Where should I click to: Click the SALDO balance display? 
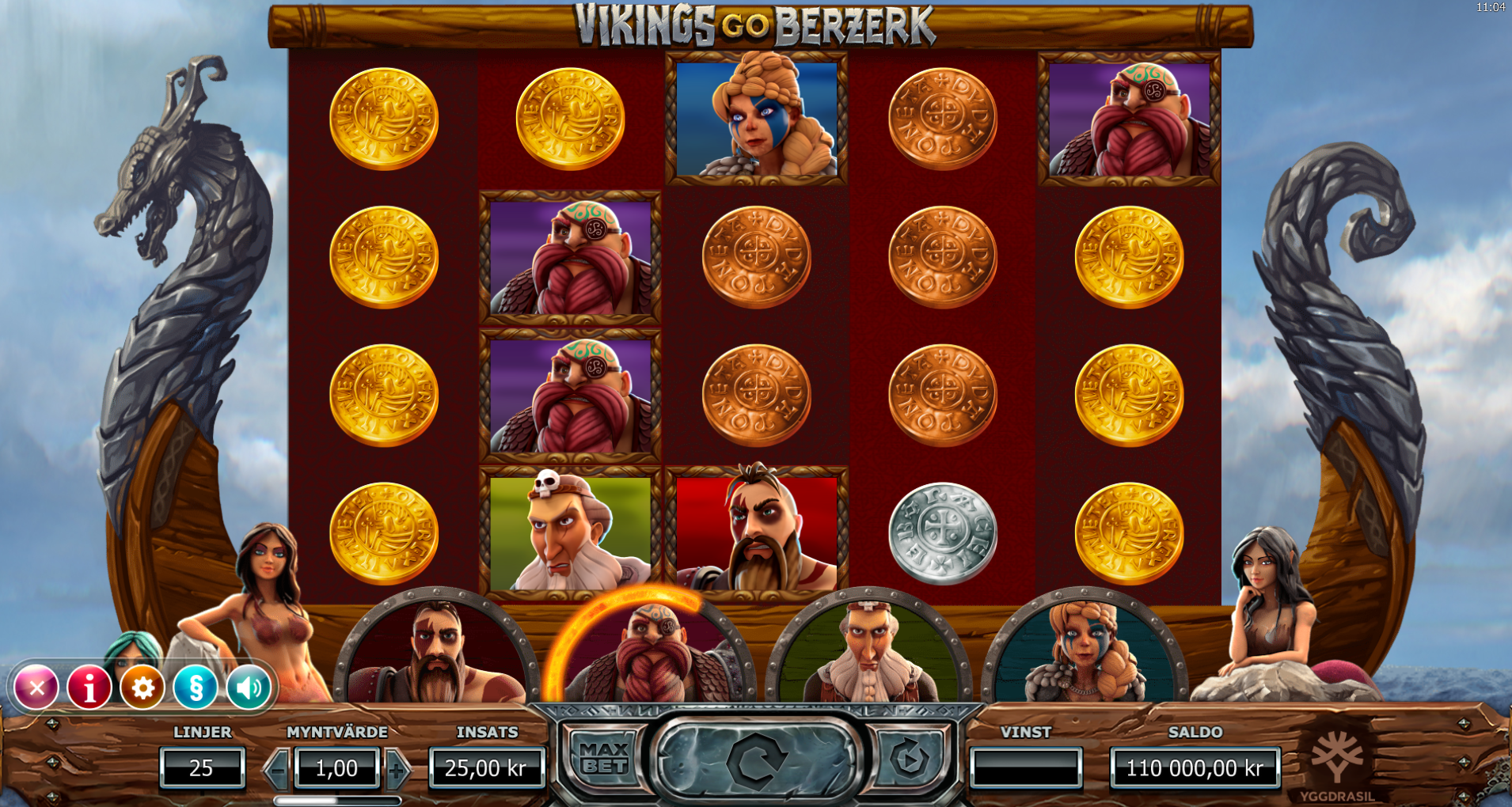[x=1195, y=765]
